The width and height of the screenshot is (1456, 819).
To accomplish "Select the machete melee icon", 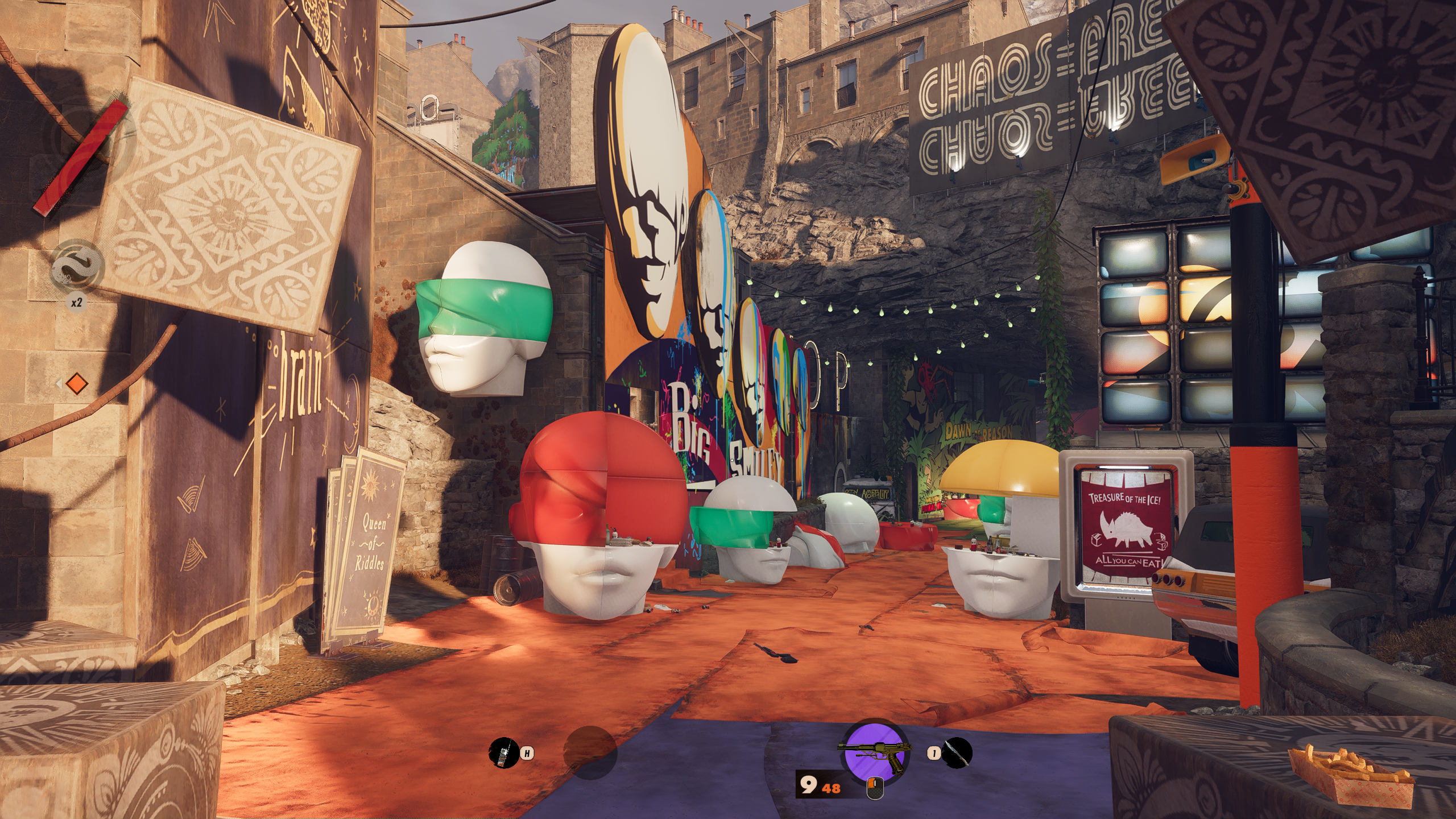I will (957, 753).
